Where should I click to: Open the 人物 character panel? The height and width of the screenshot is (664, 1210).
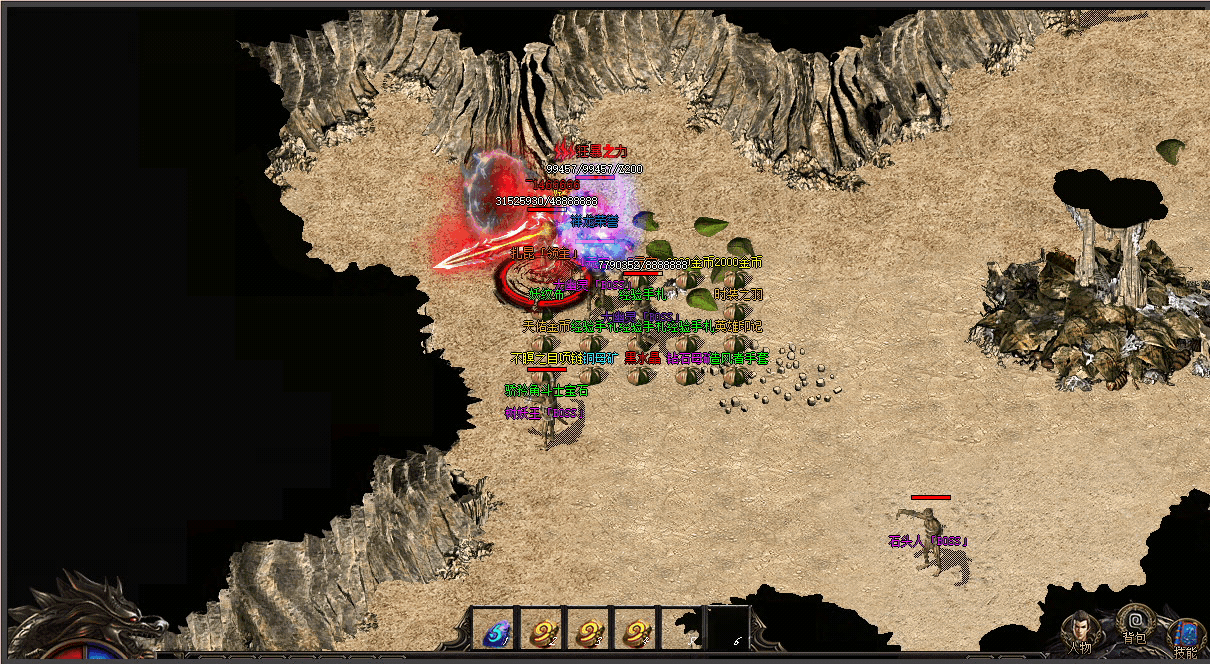pyautogui.click(x=1080, y=630)
